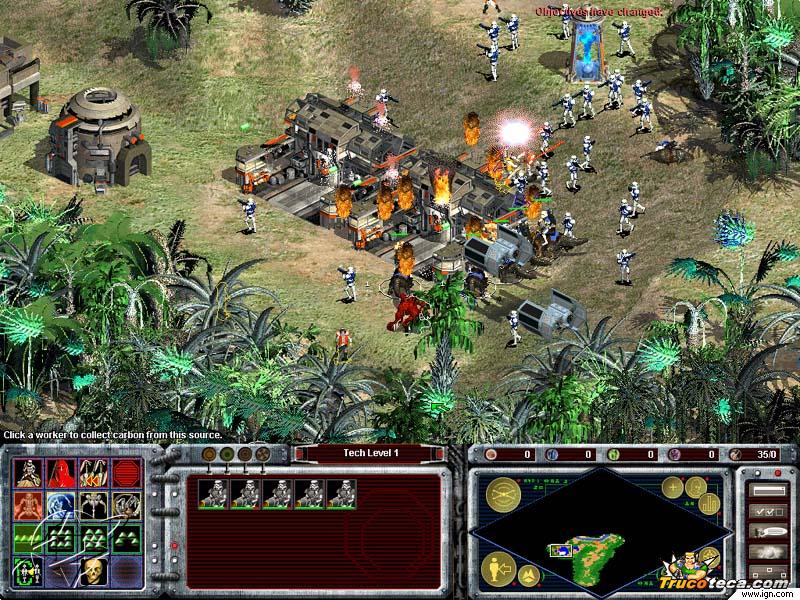Click the idle worker figure button by minimap

click(500, 569)
